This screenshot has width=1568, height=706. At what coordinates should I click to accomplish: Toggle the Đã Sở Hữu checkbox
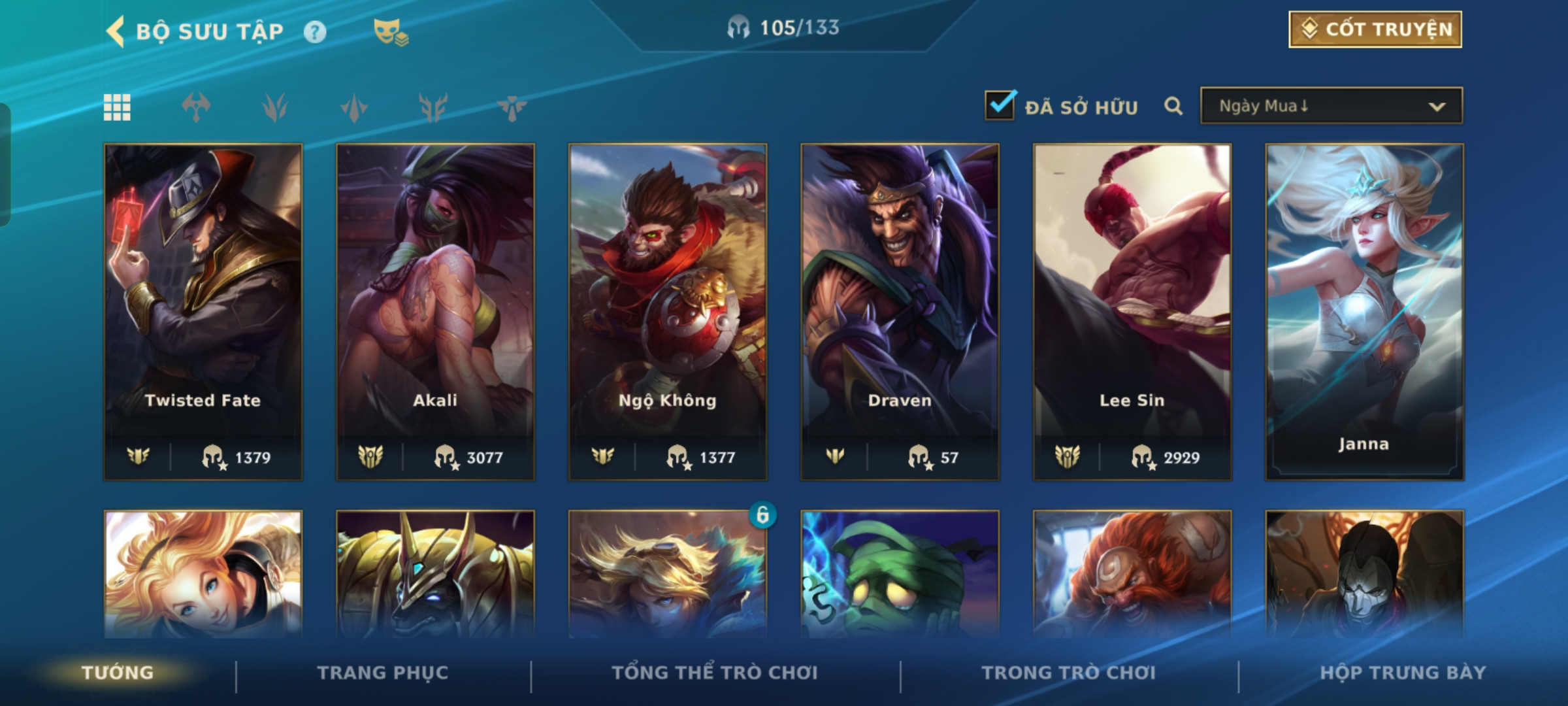pos(1000,105)
